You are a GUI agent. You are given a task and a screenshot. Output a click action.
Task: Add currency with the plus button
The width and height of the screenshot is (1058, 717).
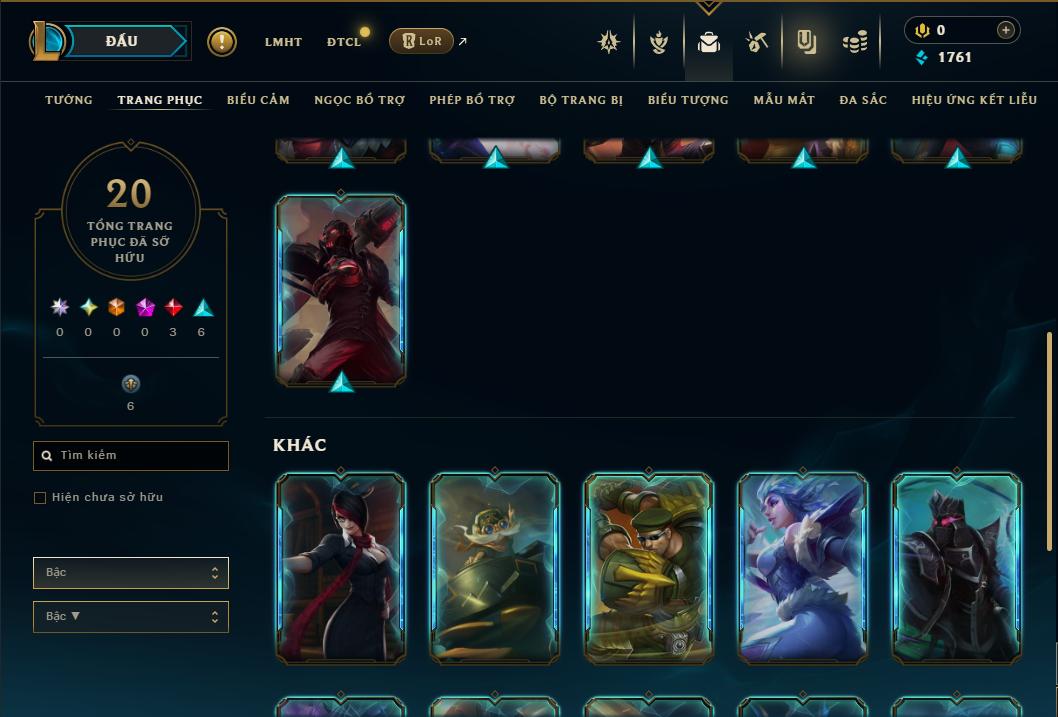point(1006,30)
